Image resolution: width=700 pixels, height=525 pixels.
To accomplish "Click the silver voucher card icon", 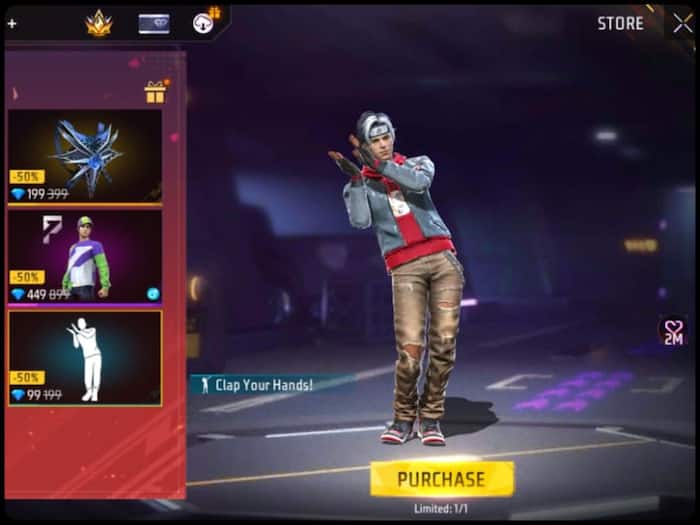I will (x=153, y=24).
